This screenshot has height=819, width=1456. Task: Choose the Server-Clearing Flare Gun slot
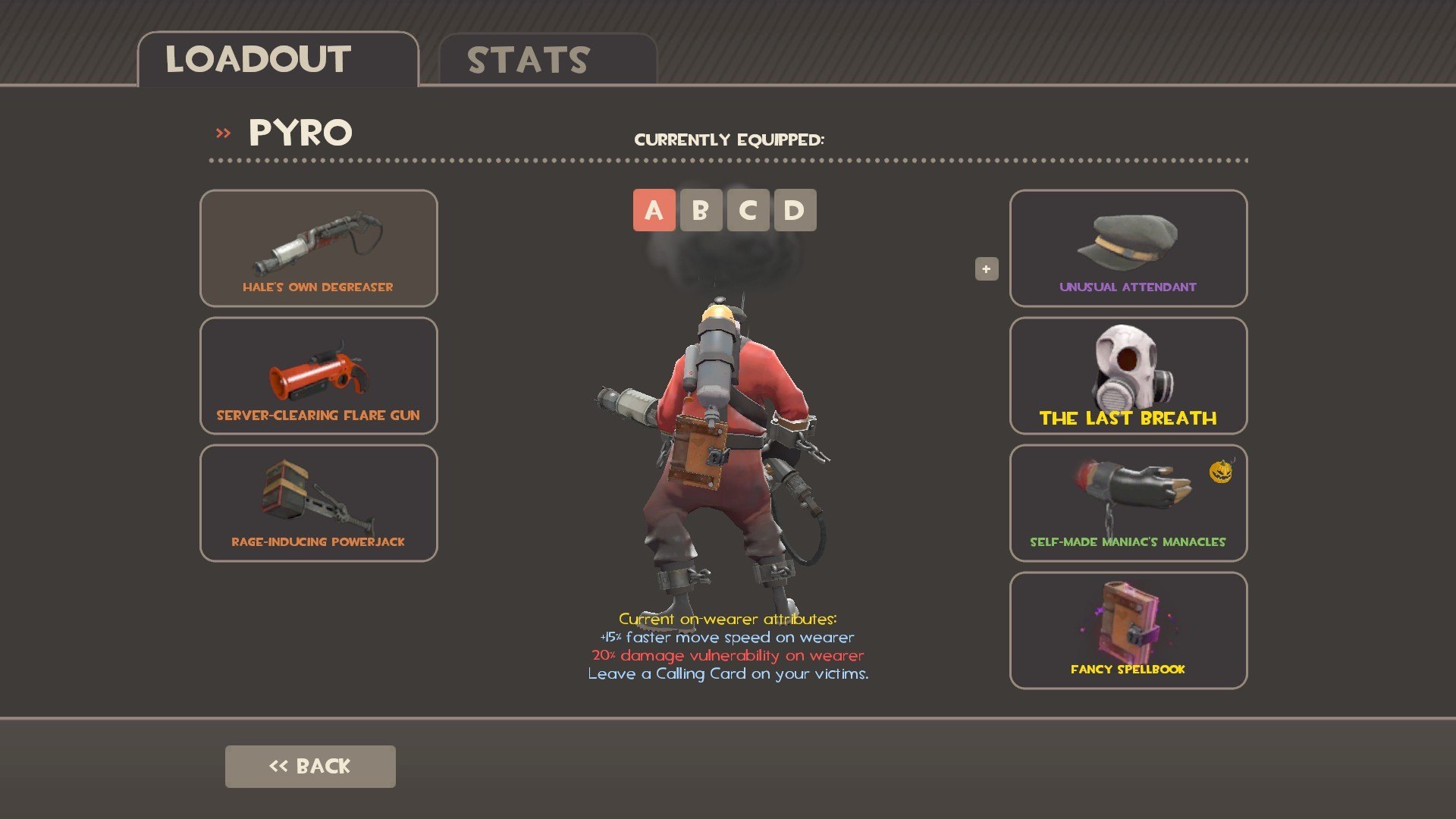point(318,375)
